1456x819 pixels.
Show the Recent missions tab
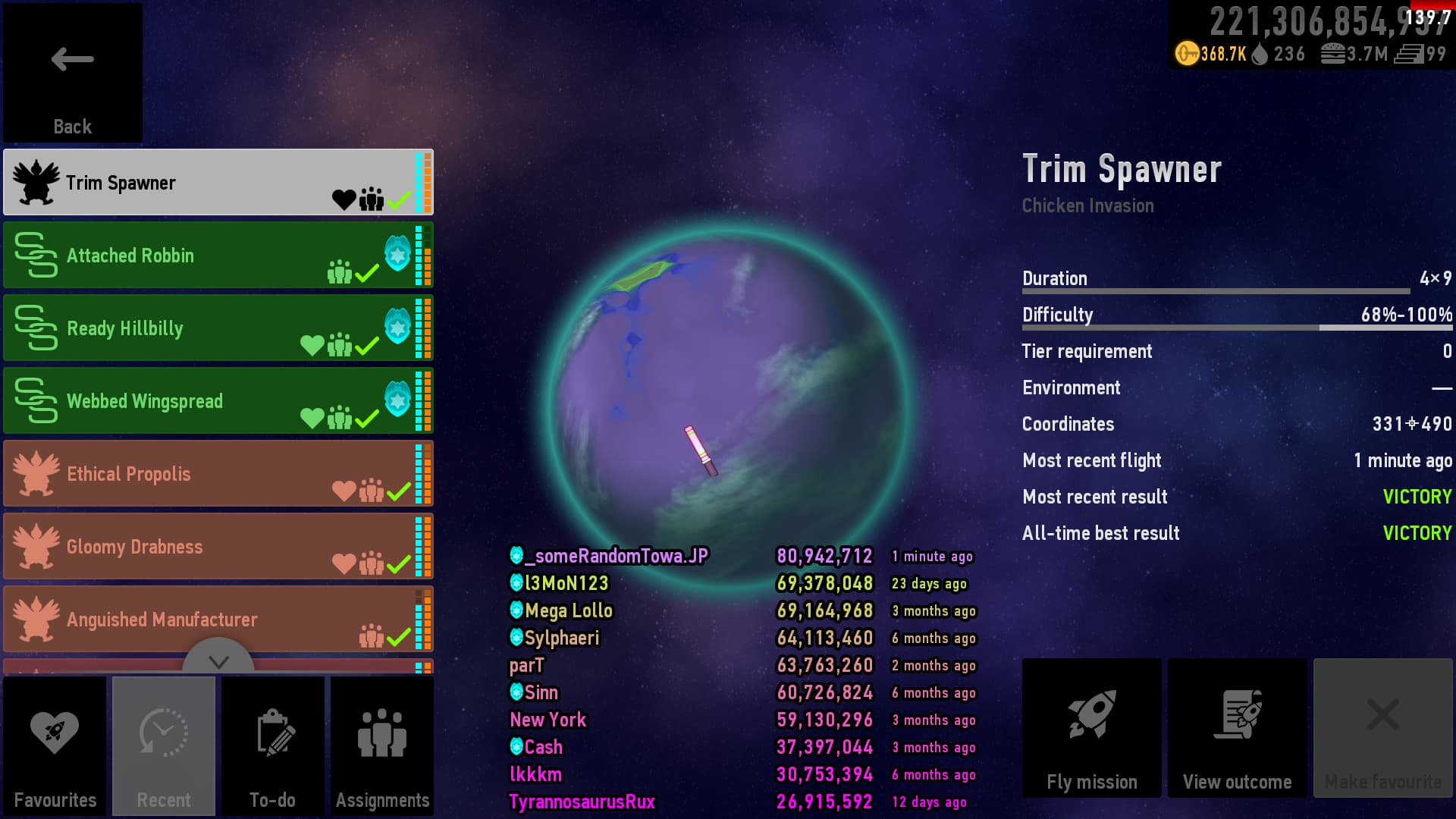[x=164, y=746]
